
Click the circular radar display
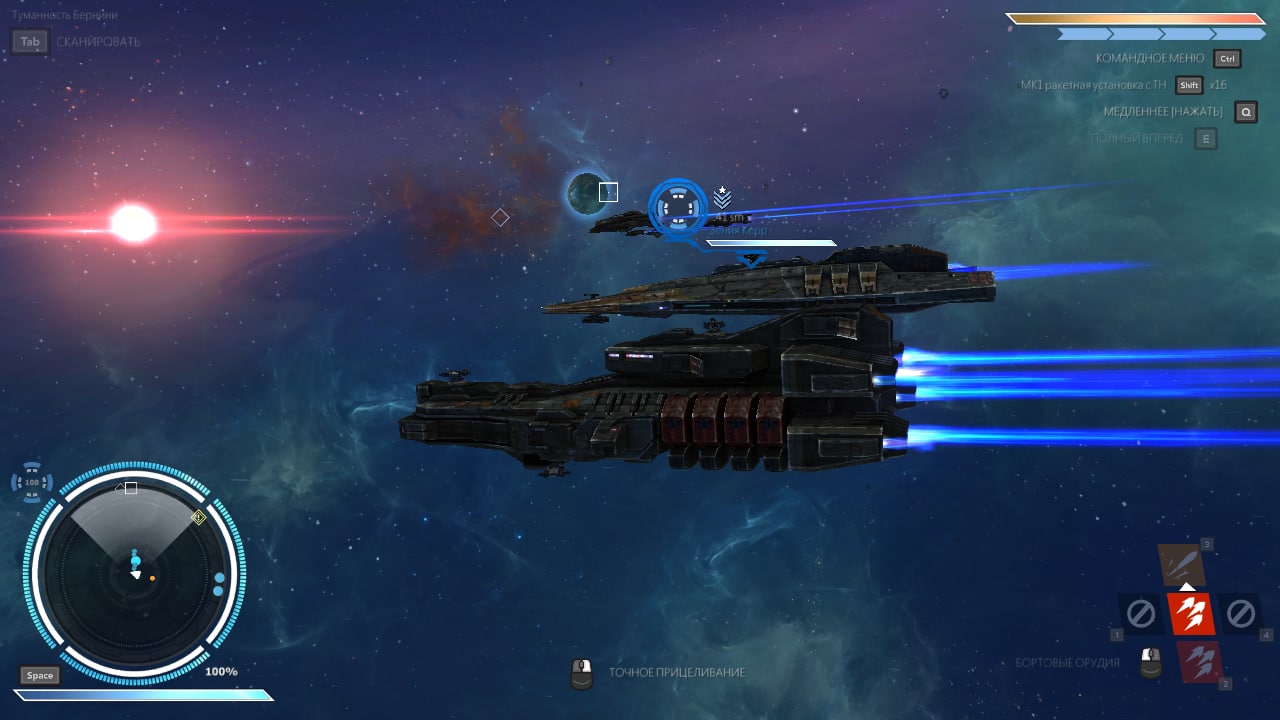tap(137, 571)
